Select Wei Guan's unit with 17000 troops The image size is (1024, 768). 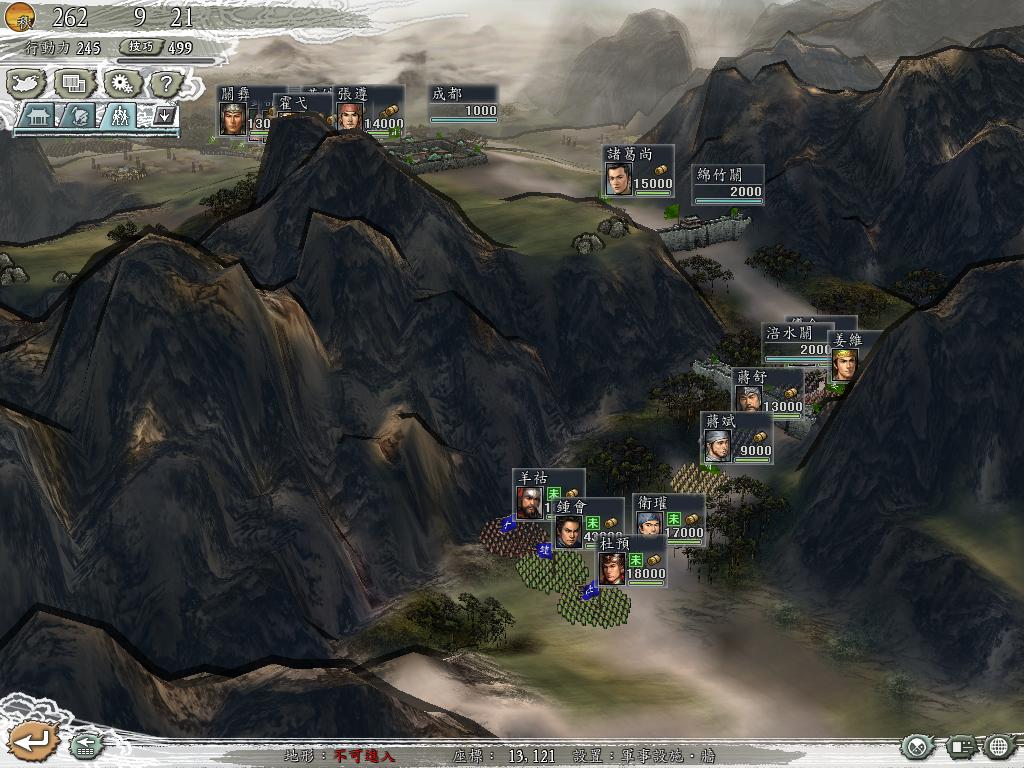click(668, 520)
